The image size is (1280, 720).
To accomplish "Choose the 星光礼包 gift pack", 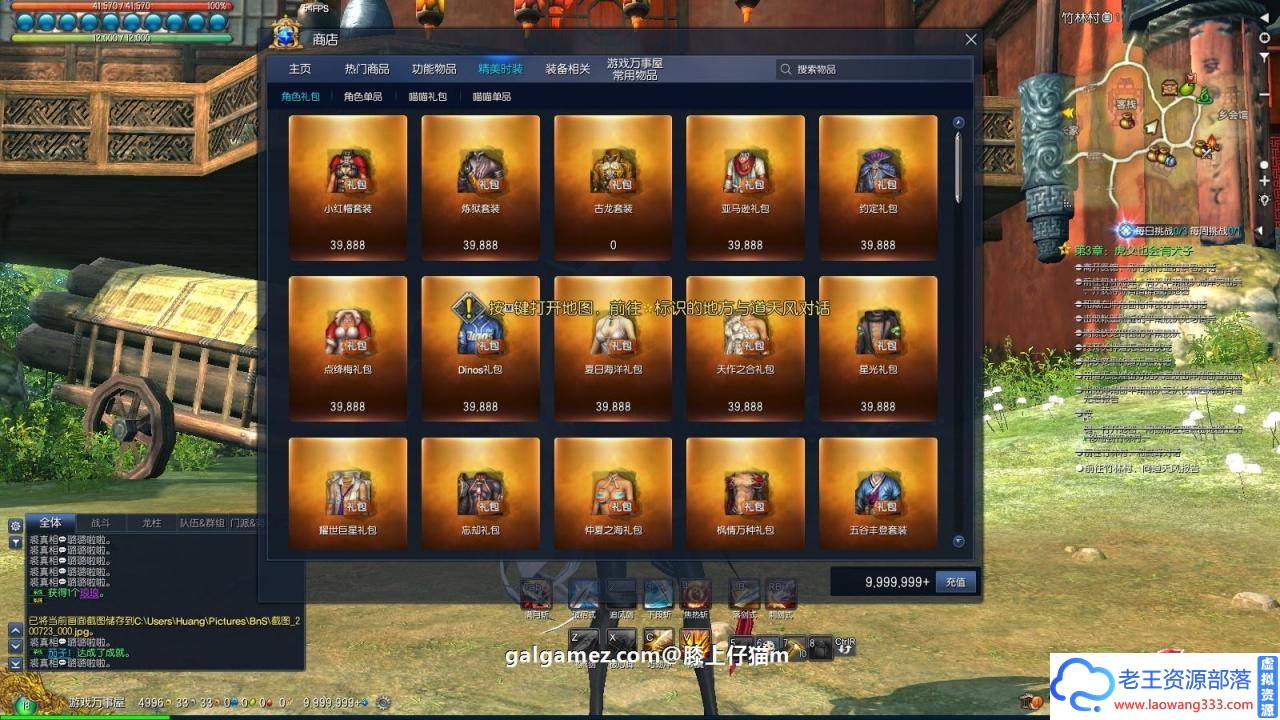I will click(x=878, y=348).
